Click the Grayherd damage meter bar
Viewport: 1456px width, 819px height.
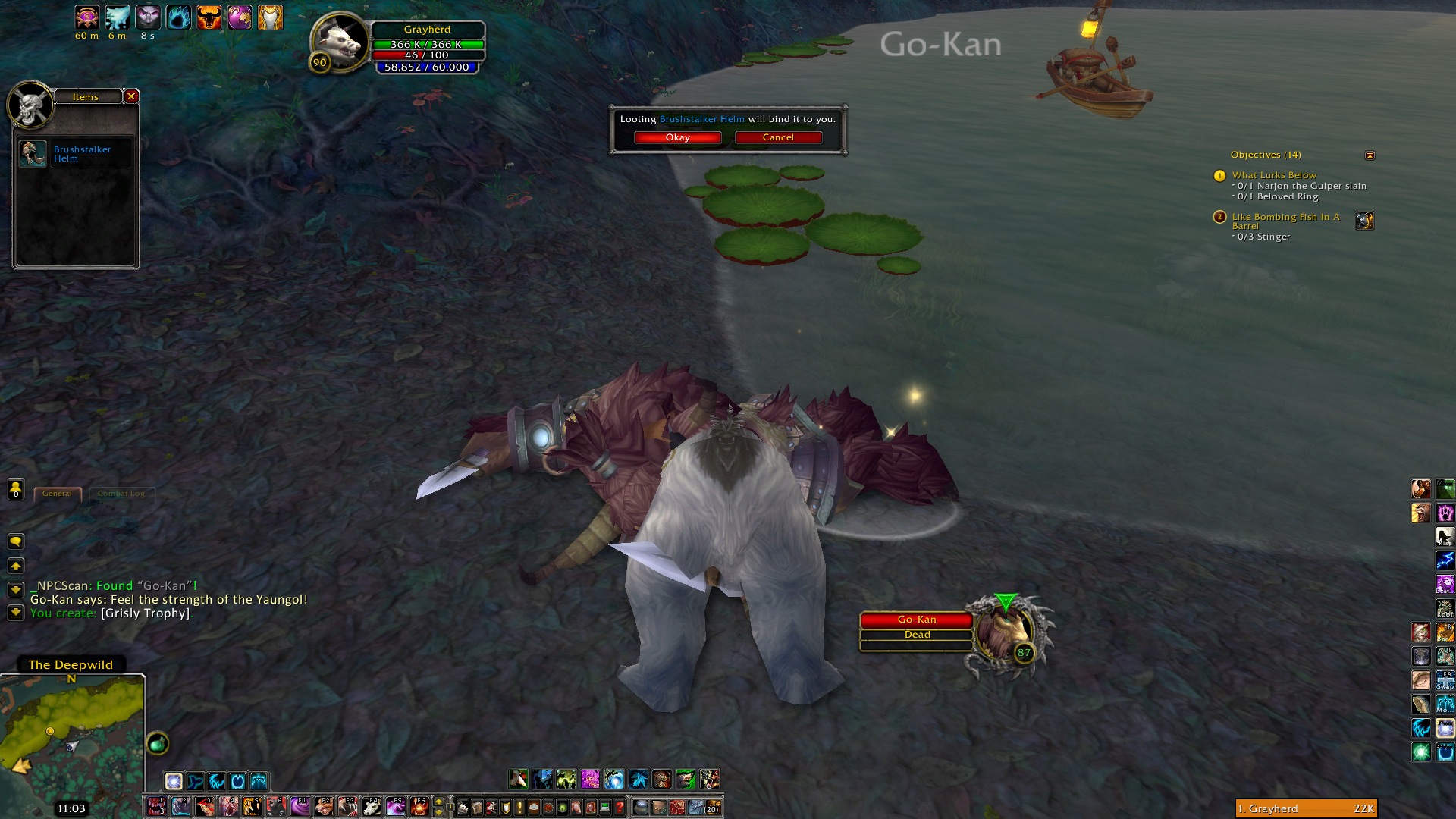(x=1305, y=808)
